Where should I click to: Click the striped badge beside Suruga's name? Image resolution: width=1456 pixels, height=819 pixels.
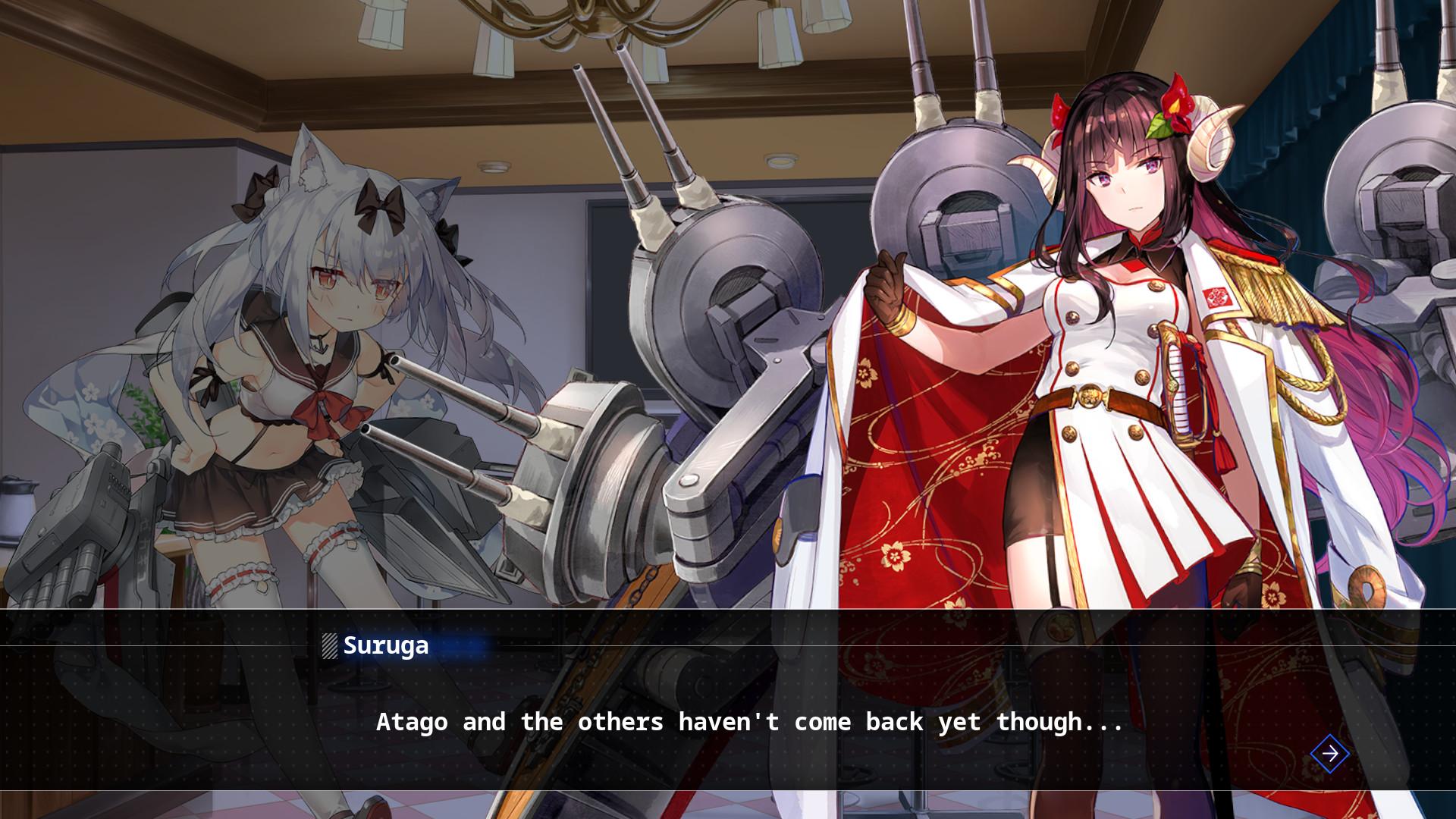coord(329,647)
